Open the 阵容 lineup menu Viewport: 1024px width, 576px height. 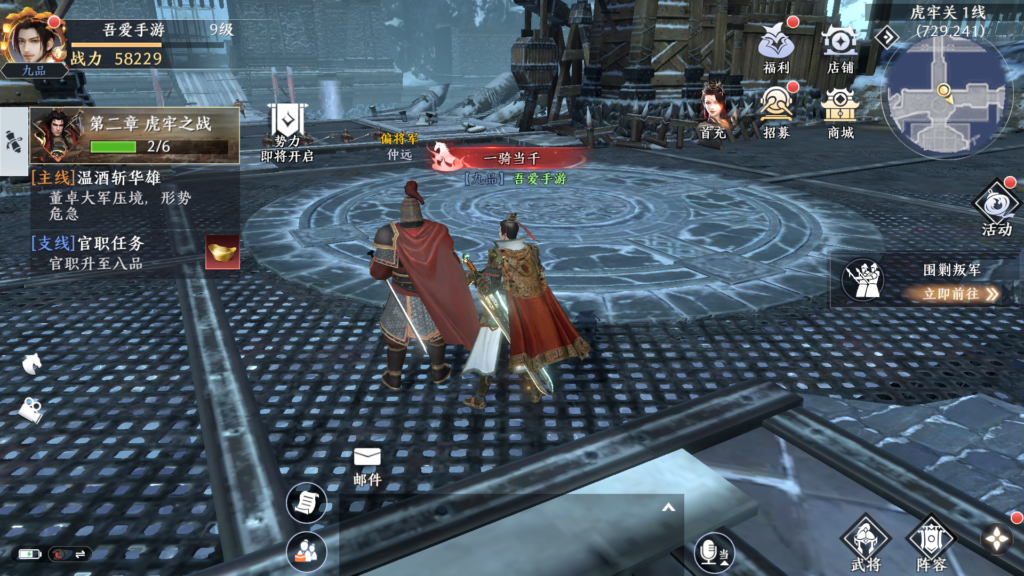coord(931,543)
